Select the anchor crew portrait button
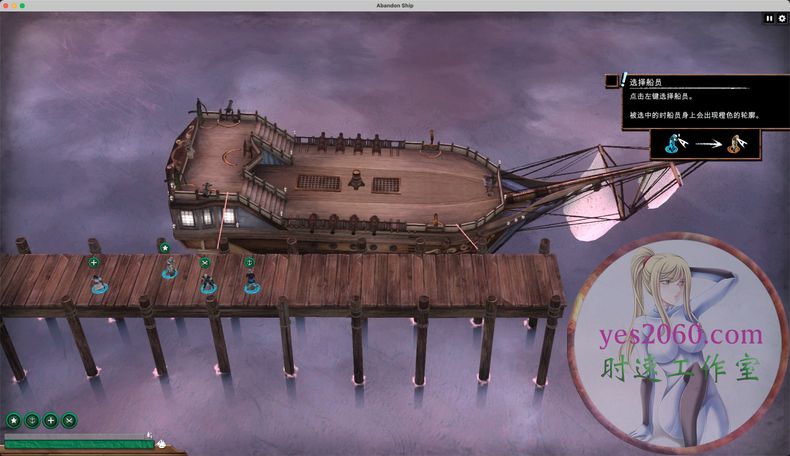 [x=32, y=421]
